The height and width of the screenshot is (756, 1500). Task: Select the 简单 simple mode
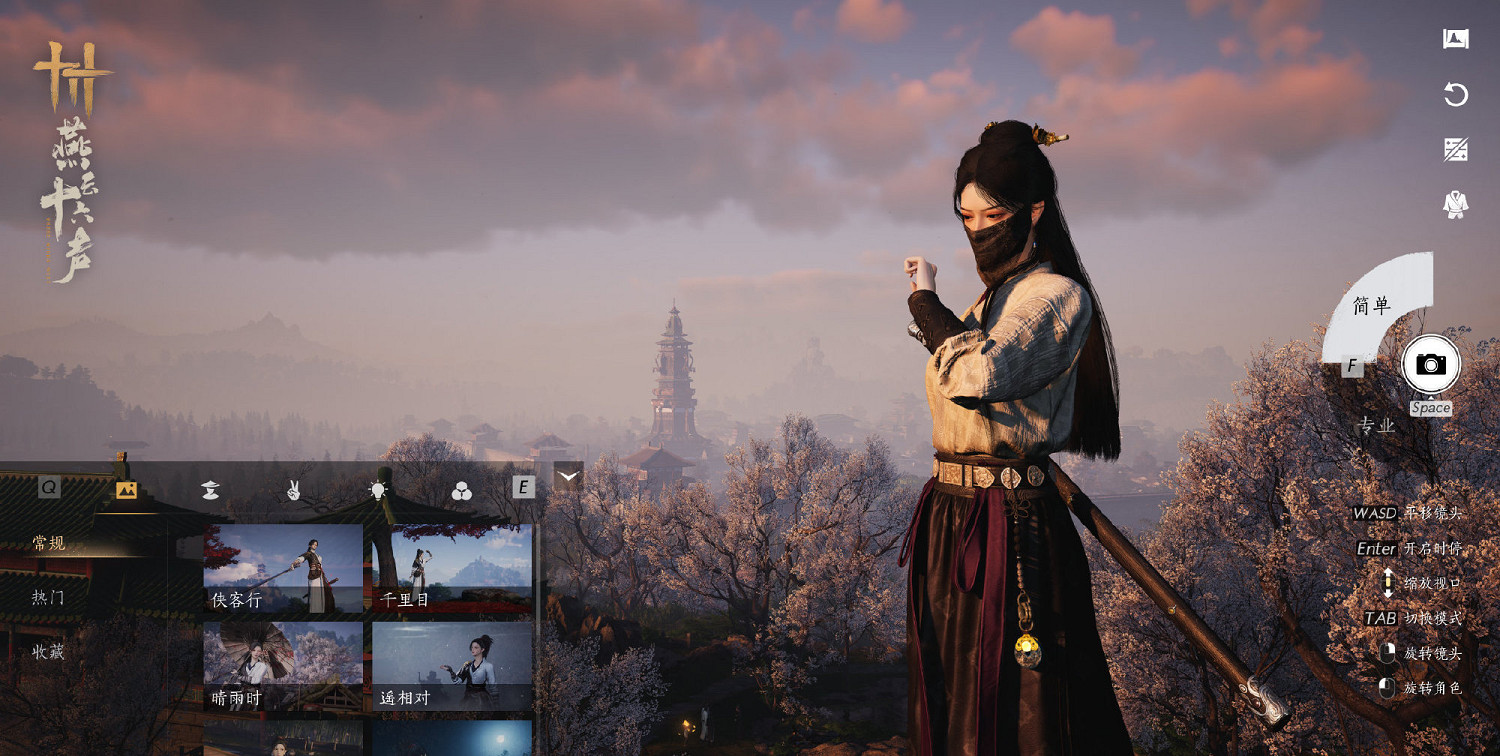pos(1372,306)
